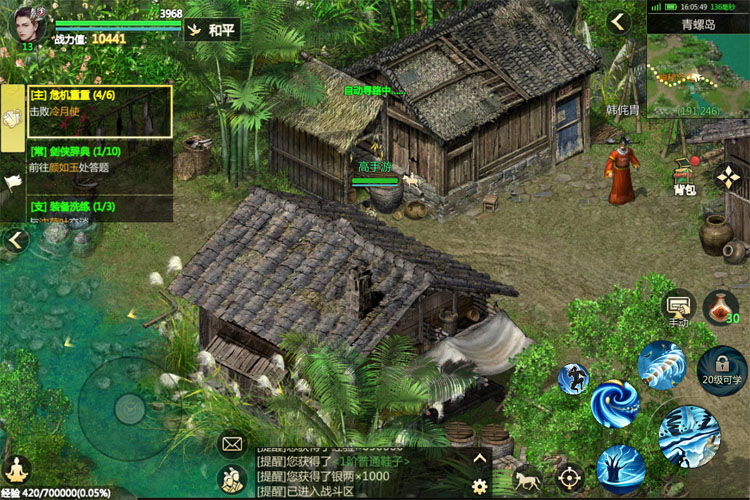Viewport: 750px width, 500px height.
Task: Toggle the 和平 peace mode button
Action: pyautogui.click(x=212, y=30)
